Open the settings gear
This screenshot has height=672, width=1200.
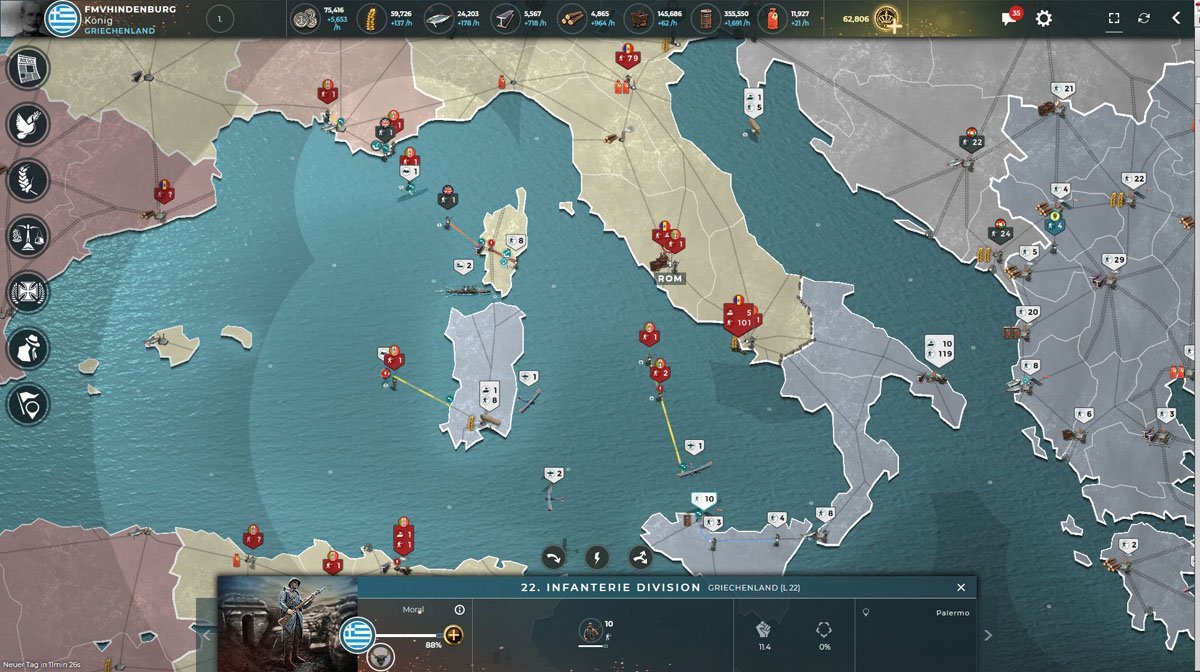[1043, 19]
